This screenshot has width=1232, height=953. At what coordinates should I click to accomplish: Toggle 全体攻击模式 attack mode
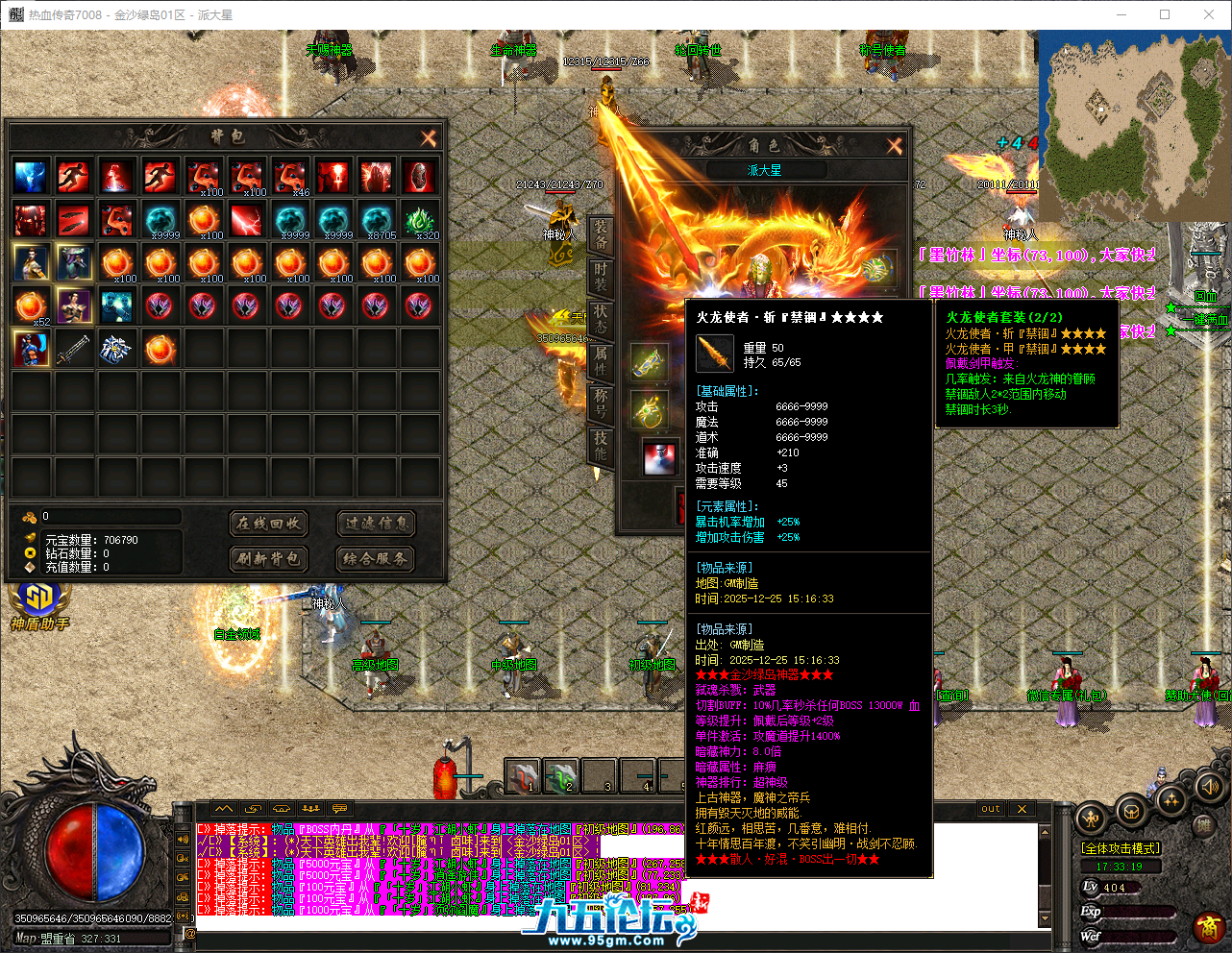pyautogui.click(x=1120, y=847)
